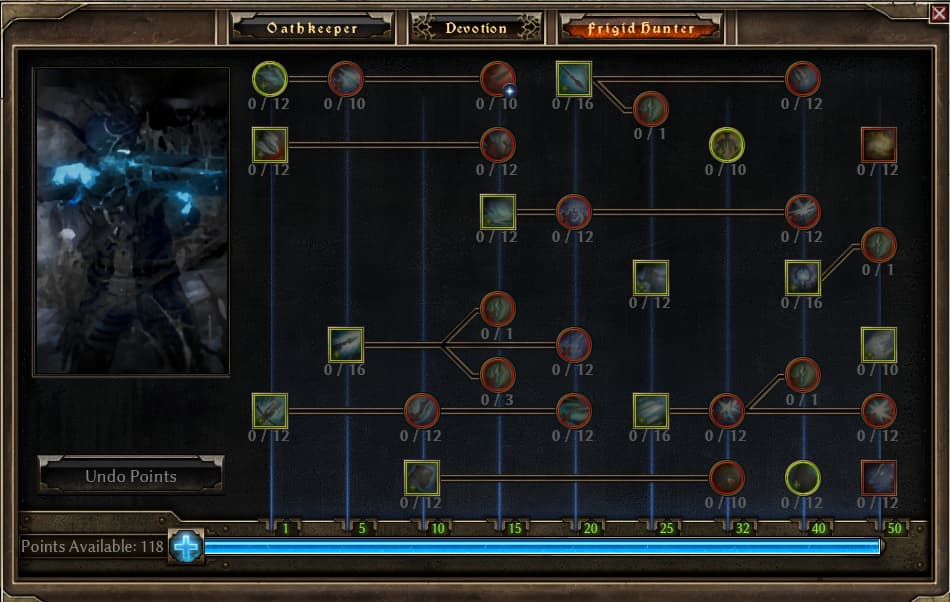
Task: Select the Frigid Hunter tab
Action: [641, 28]
